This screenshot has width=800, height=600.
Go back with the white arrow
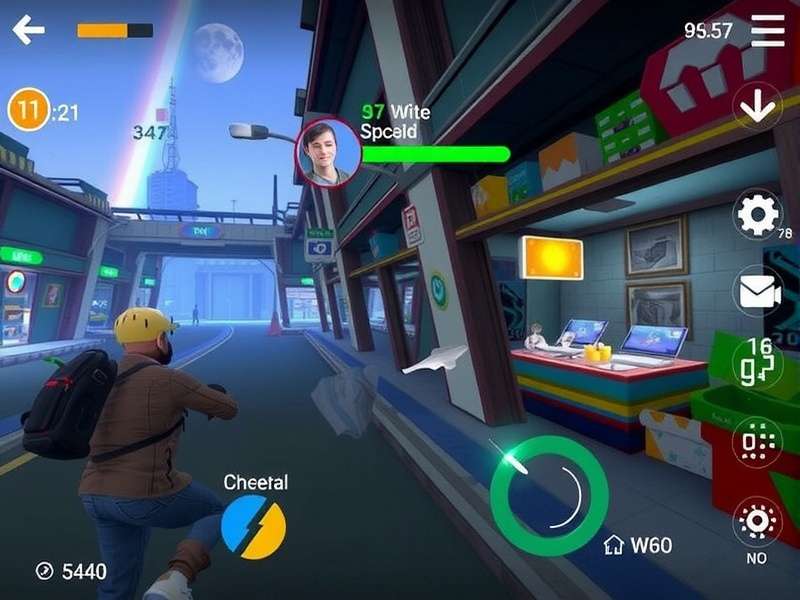click(28, 30)
